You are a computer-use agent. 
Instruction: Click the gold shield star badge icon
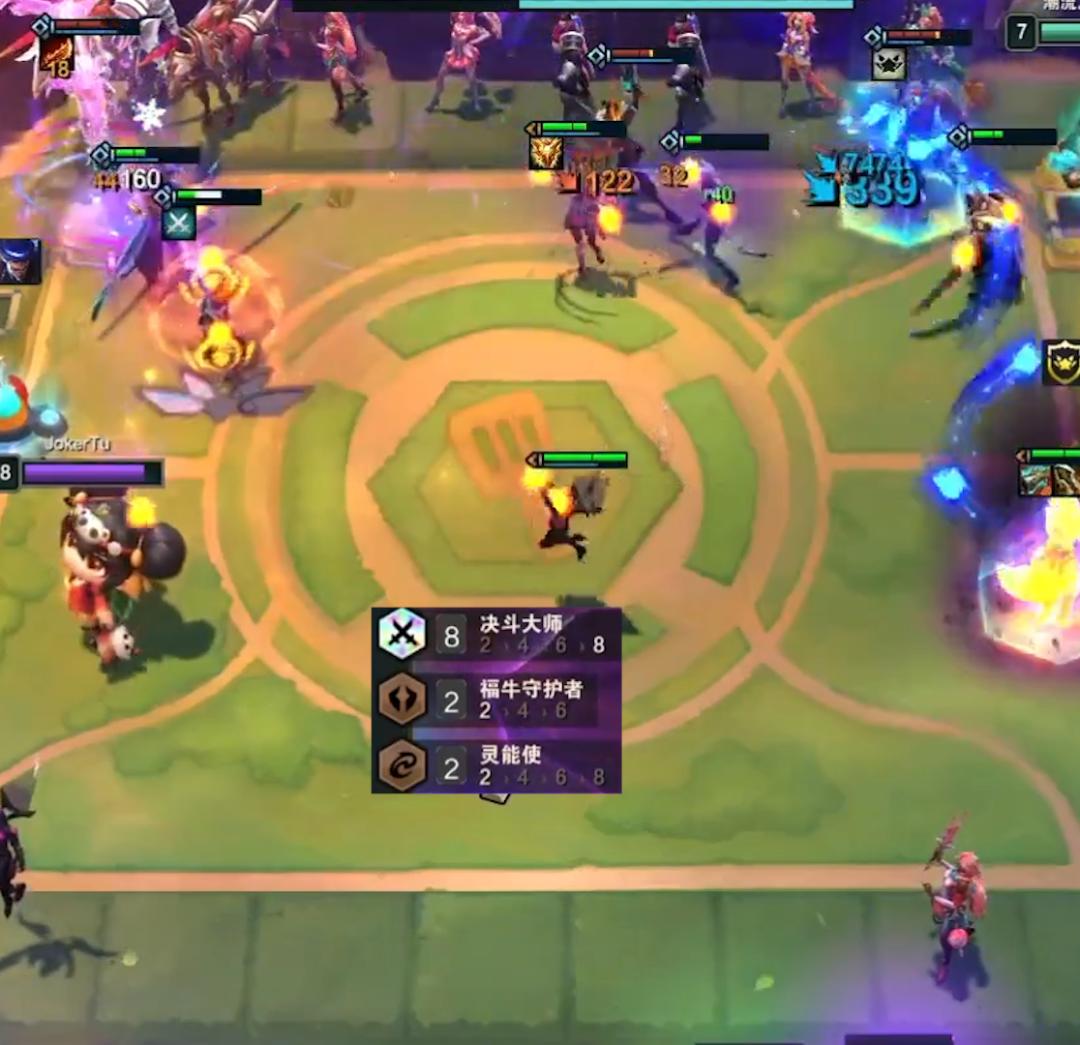tap(1061, 362)
